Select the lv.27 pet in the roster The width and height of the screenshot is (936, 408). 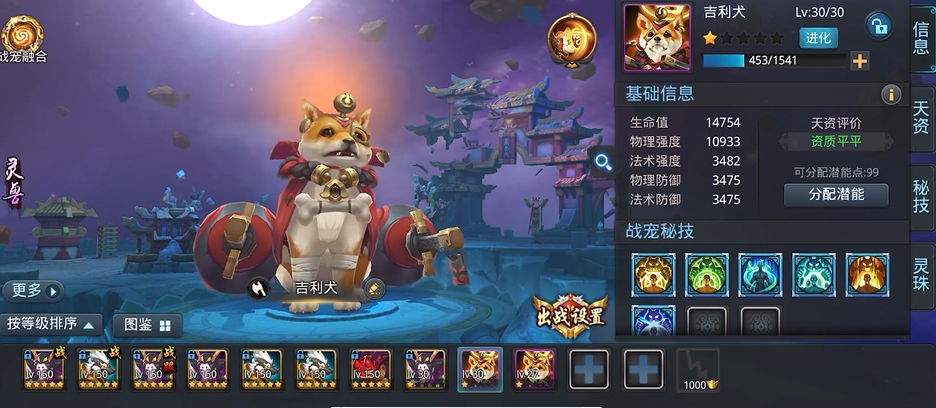pos(534,369)
